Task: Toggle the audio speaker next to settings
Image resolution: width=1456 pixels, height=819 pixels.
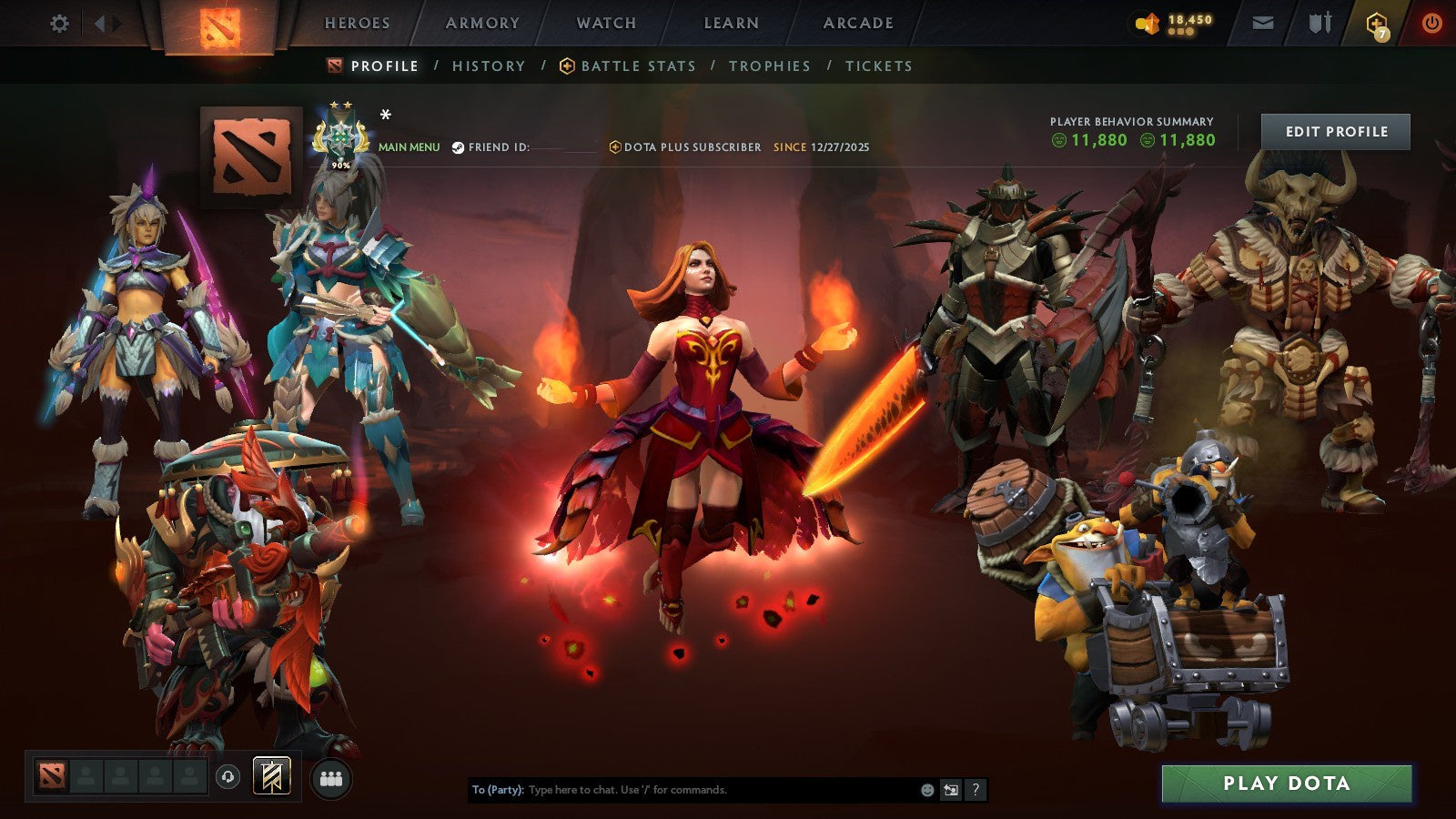Action: [x=103, y=23]
